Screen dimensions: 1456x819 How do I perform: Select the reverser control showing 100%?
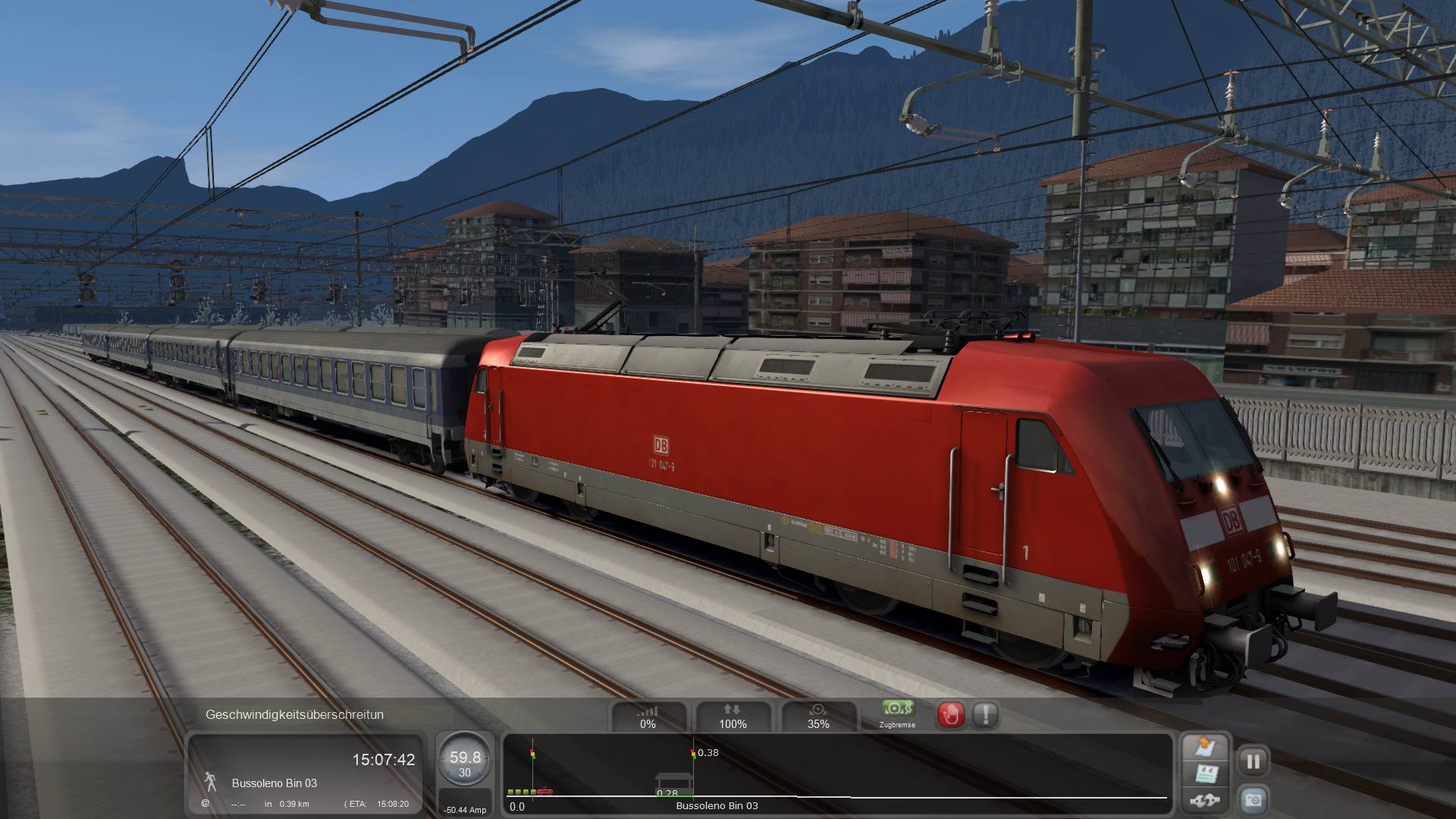point(733,717)
